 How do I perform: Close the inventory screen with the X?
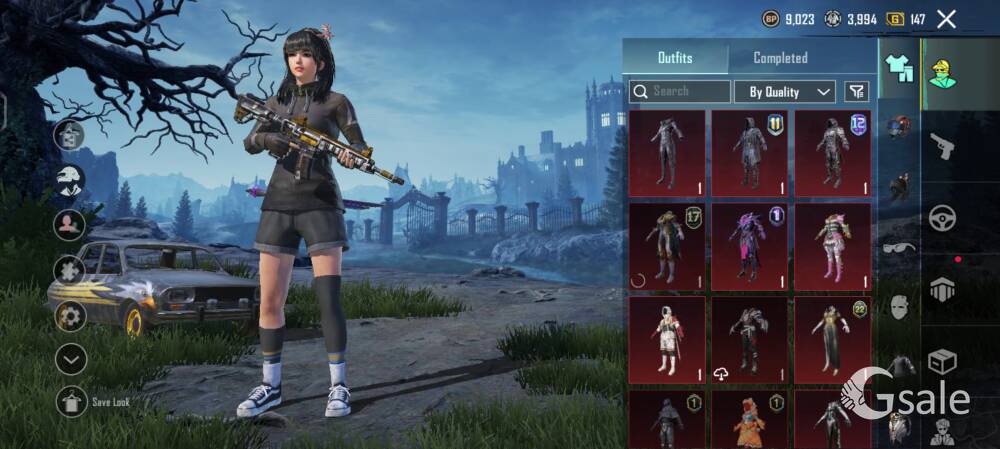coord(946,19)
